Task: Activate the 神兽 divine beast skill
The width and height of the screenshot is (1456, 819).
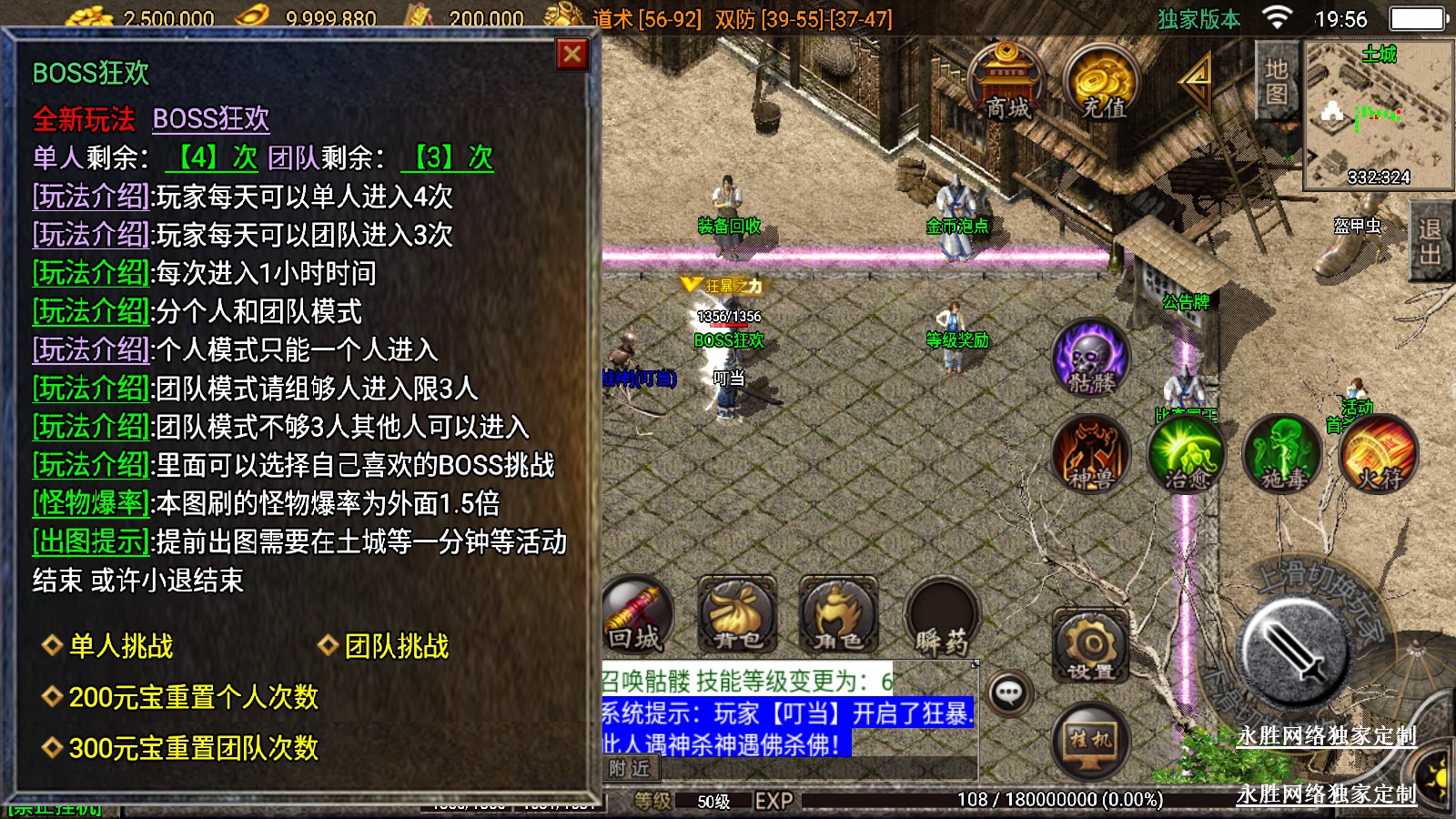Action: pyautogui.click(x=1091, y=453)
